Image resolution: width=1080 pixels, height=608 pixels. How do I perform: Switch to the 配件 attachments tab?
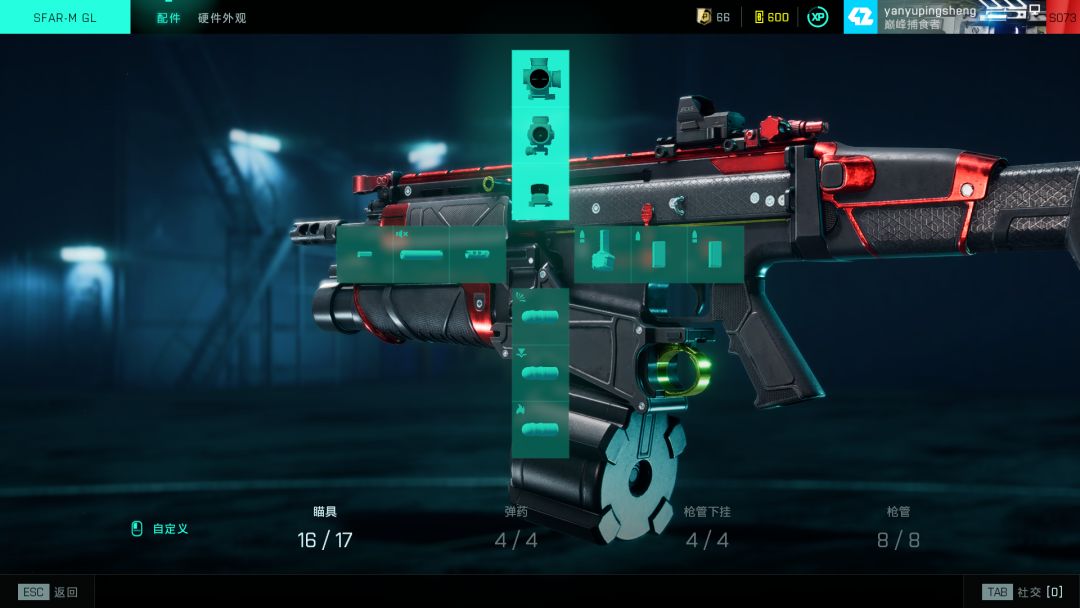point(168,18)
